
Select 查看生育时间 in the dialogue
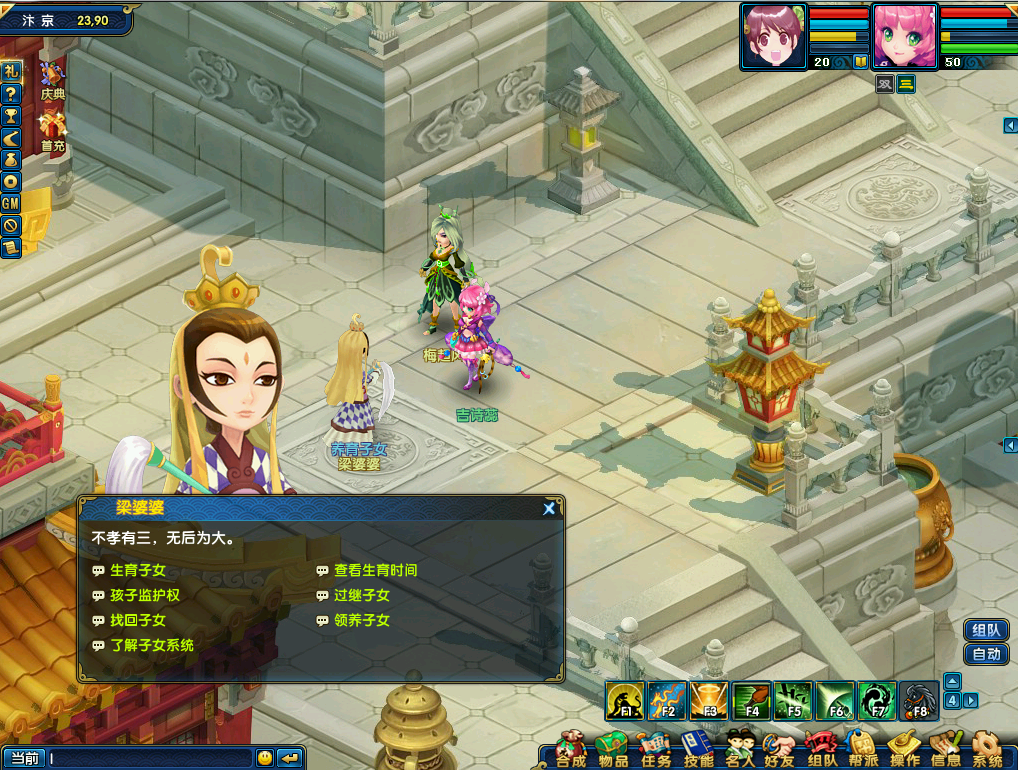(375, 570)
